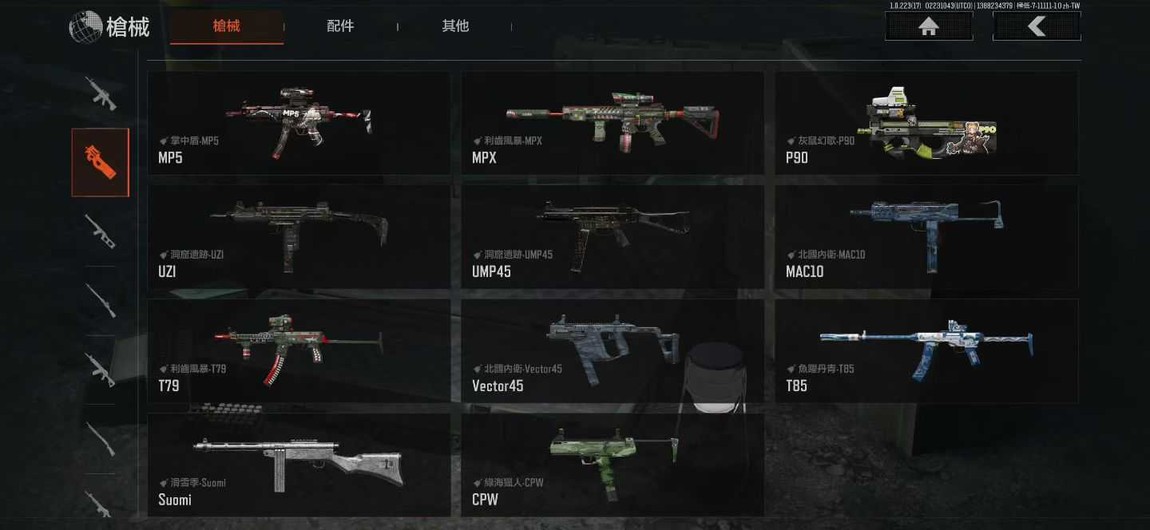Click the back arrow button
The height and width of the screenshot is (530, 1150).
tap(1036, 27)
